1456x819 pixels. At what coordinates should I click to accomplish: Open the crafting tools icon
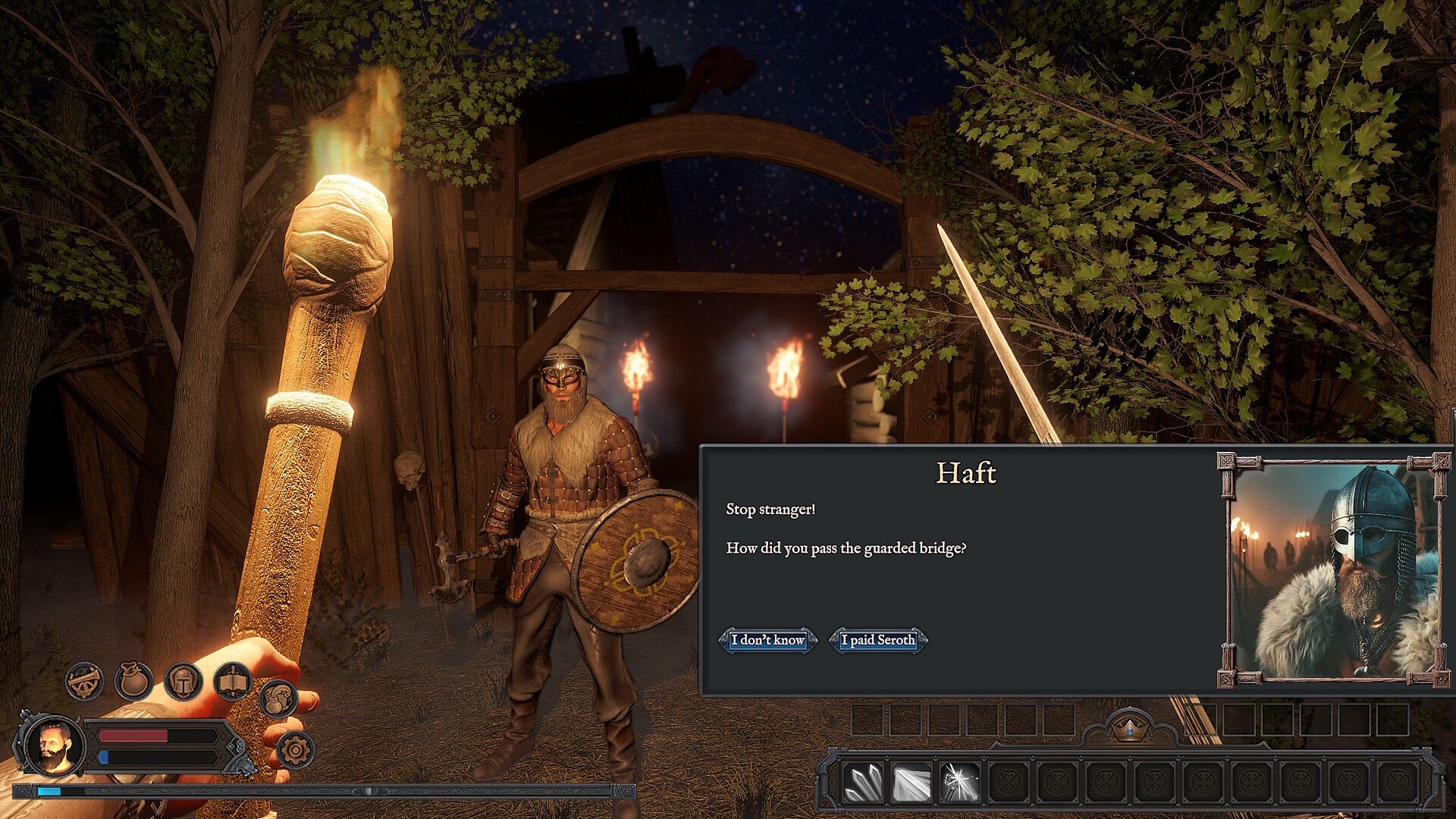pos(84,680)
